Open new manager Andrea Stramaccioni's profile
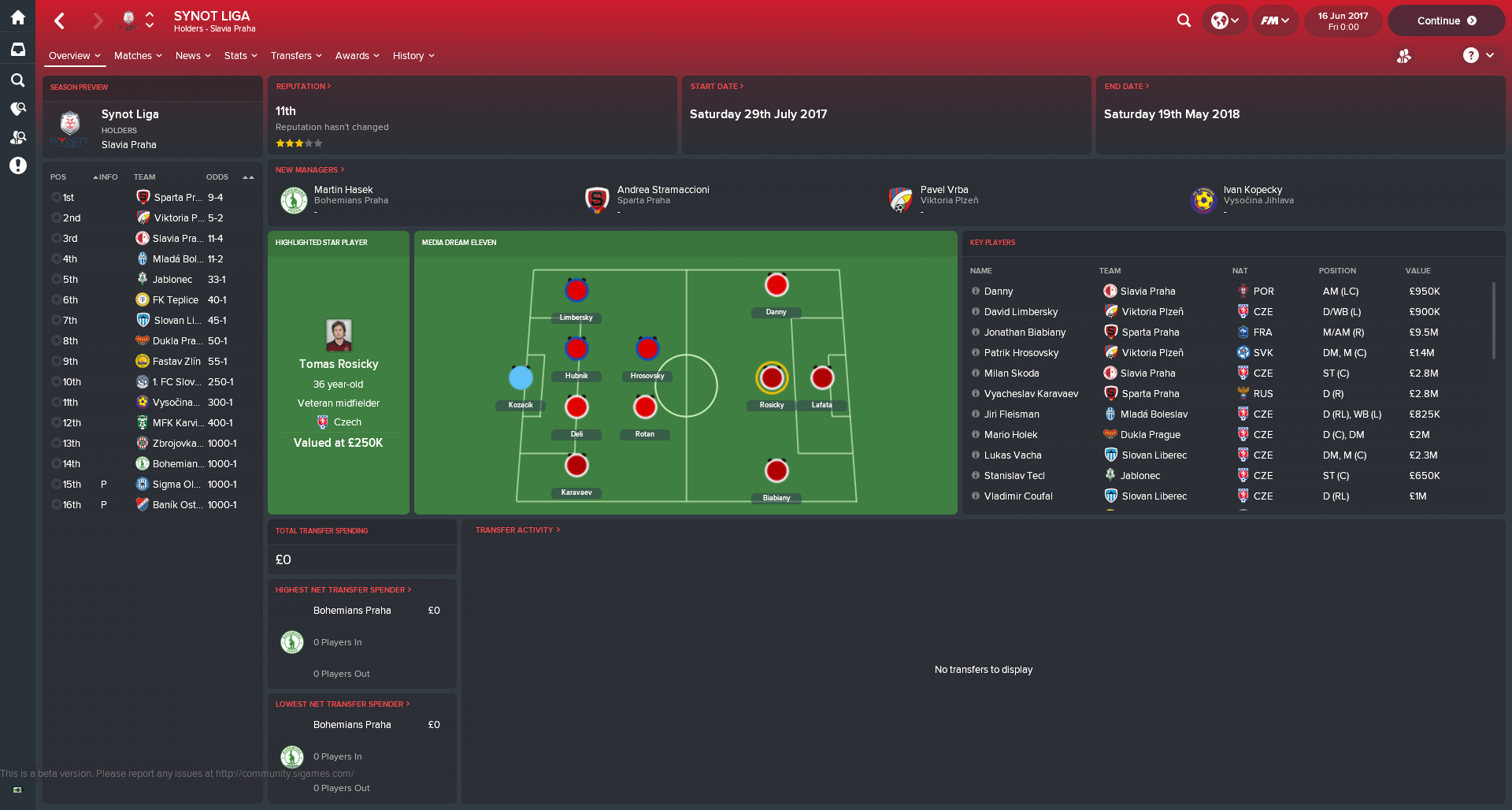Image resolution: width=1512 pixels, height=810 pixels. click(x=663, y=190)
